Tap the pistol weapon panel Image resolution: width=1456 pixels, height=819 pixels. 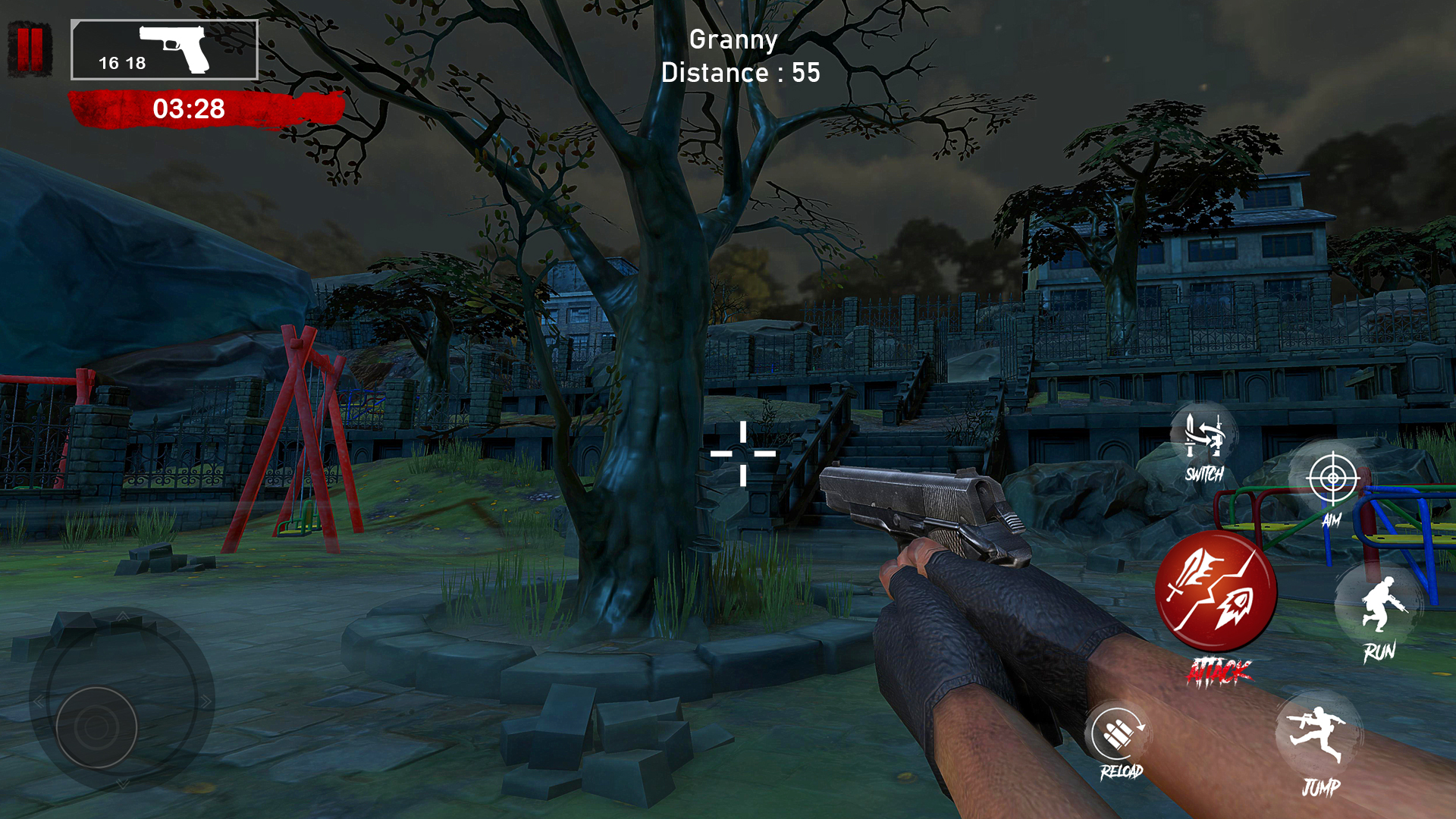(165, 50)
